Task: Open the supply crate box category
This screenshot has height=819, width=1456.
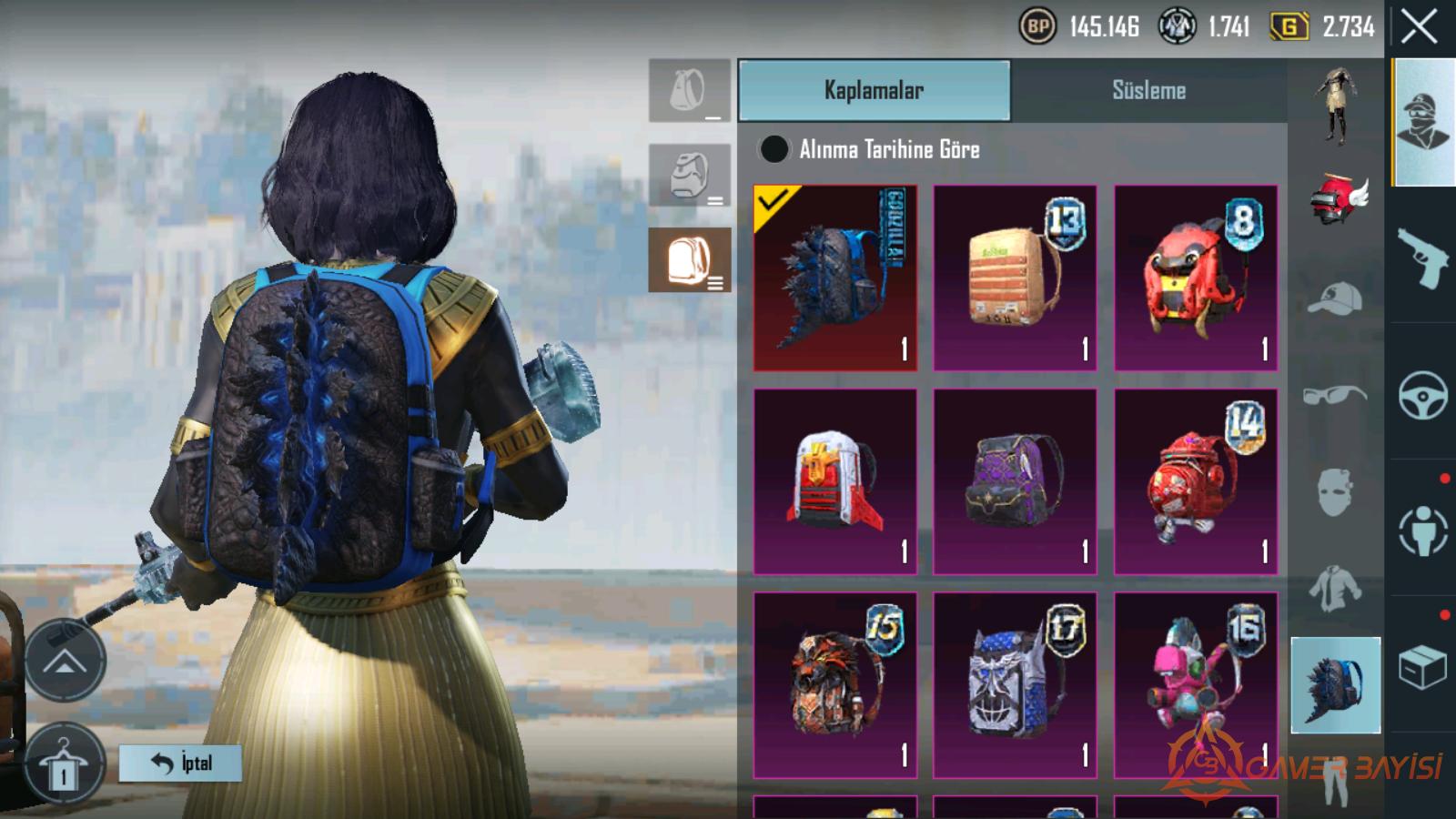Action: pyautogui.click(x=1422, y=667)
